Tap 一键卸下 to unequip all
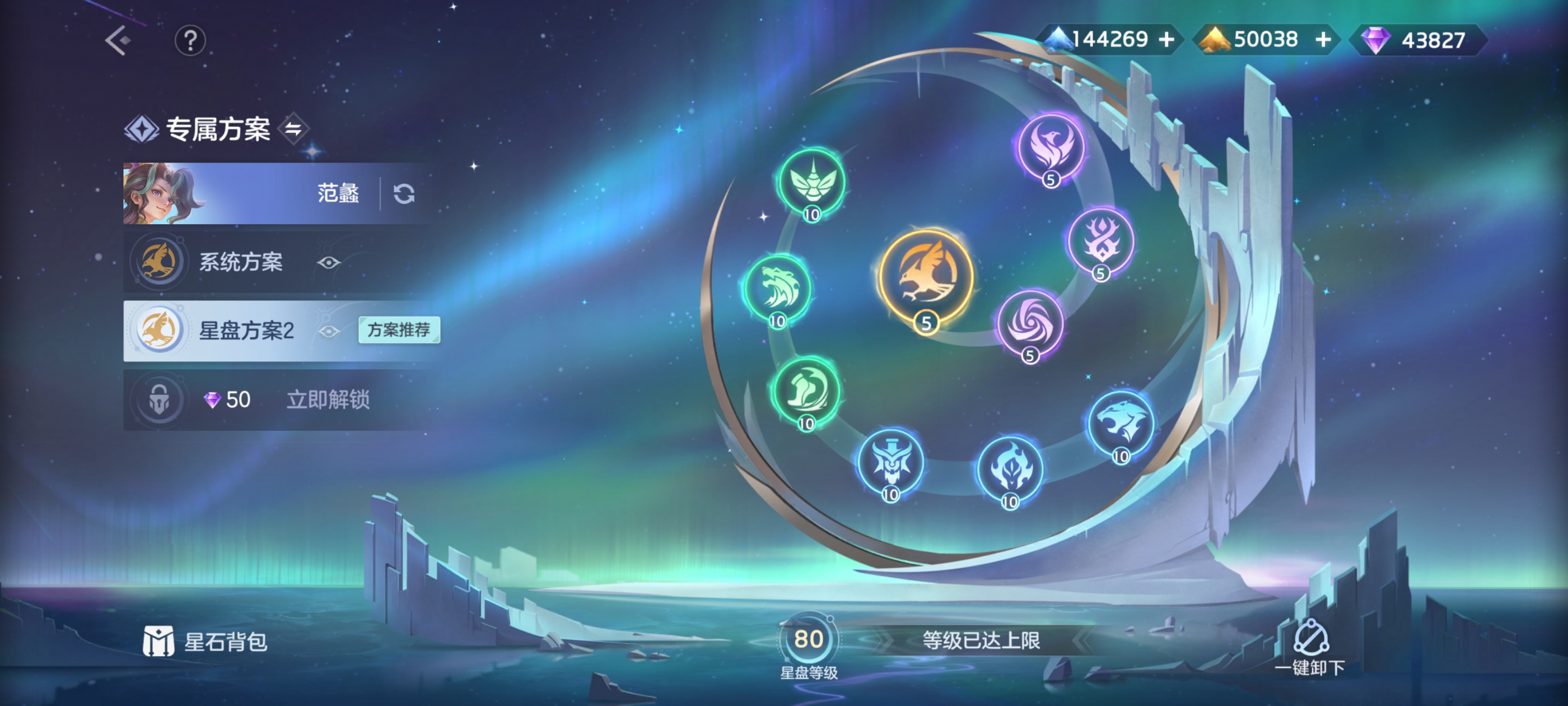Screen dimensions: 1568x706 tap(1310, 648)
